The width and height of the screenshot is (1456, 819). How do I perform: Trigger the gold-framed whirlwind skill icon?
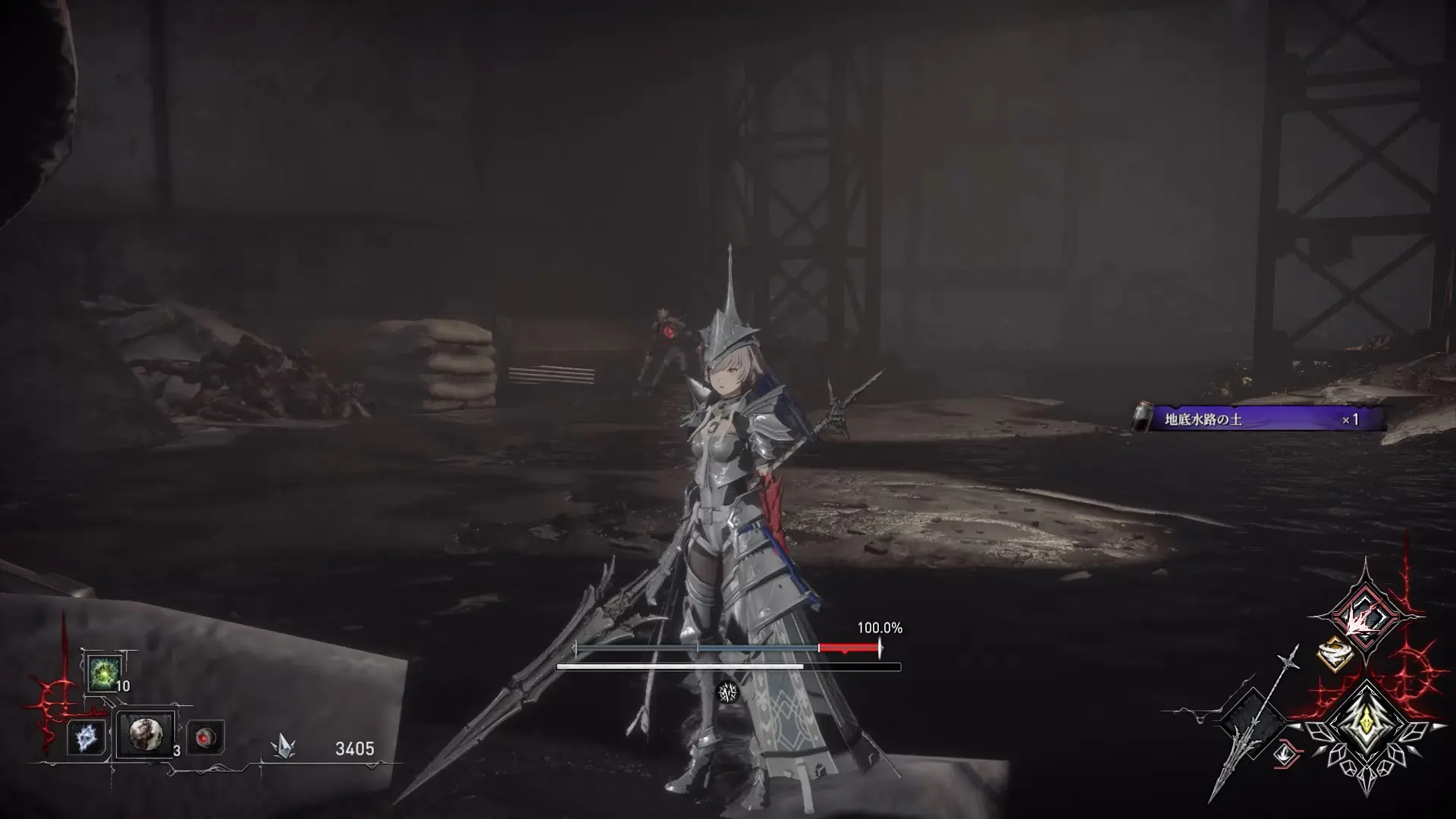pyautogui.click(x=1335, y=654)
